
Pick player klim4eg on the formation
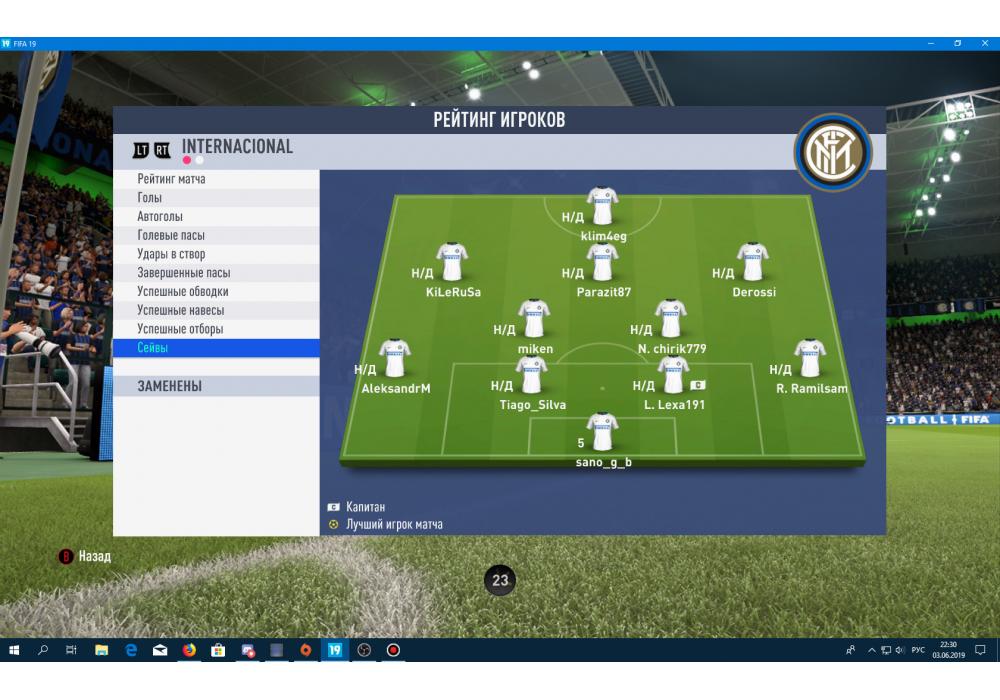tap(602, 206)
